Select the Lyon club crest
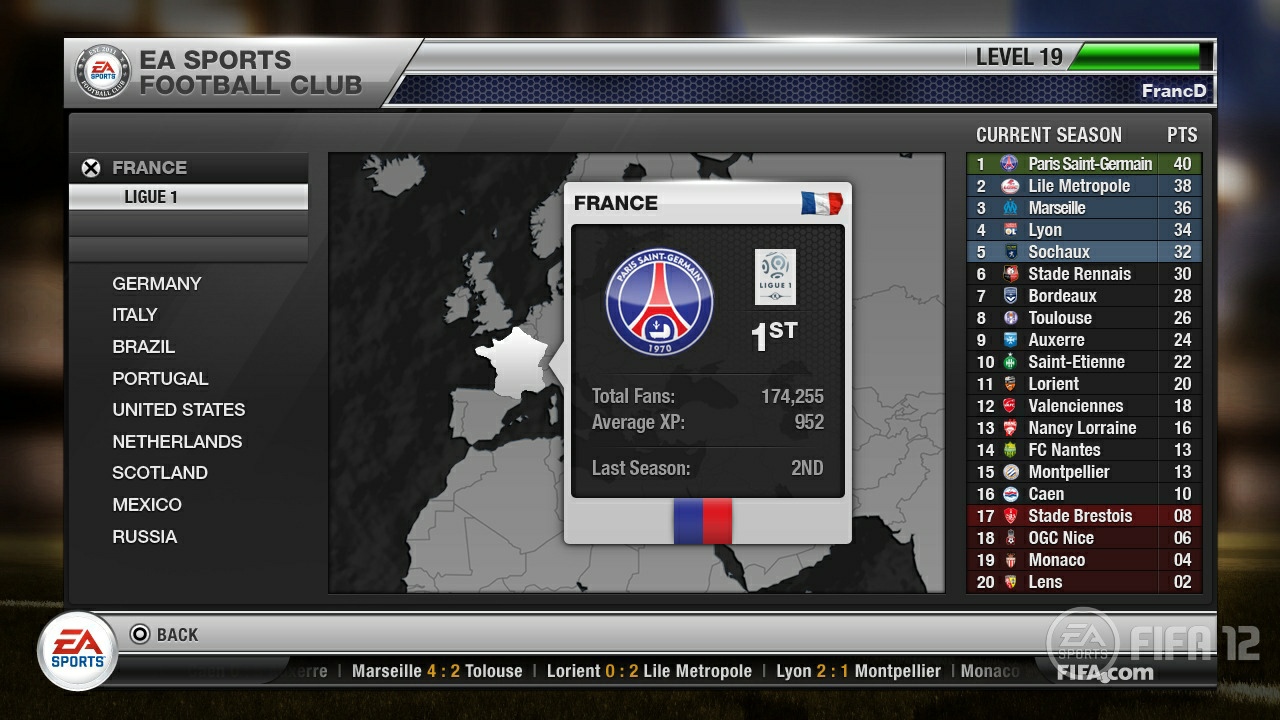This screenshot has width=1280, height=720. pos(1012,230)
